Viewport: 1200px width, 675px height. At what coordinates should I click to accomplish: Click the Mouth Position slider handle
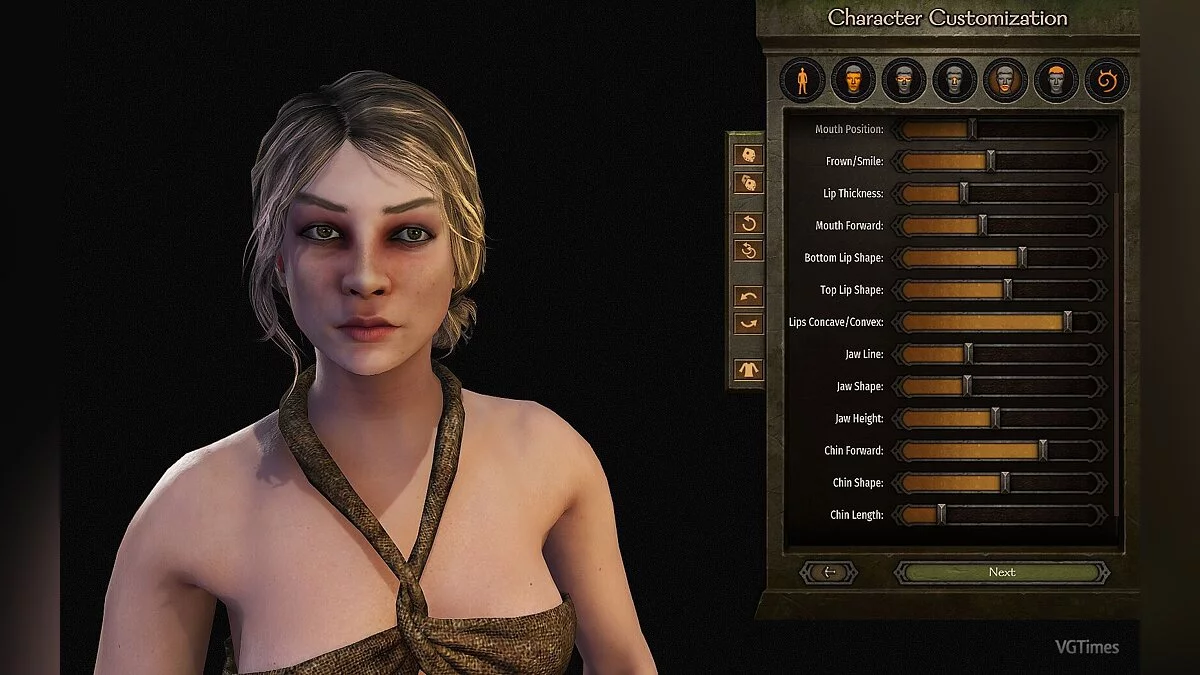point(972,129)
